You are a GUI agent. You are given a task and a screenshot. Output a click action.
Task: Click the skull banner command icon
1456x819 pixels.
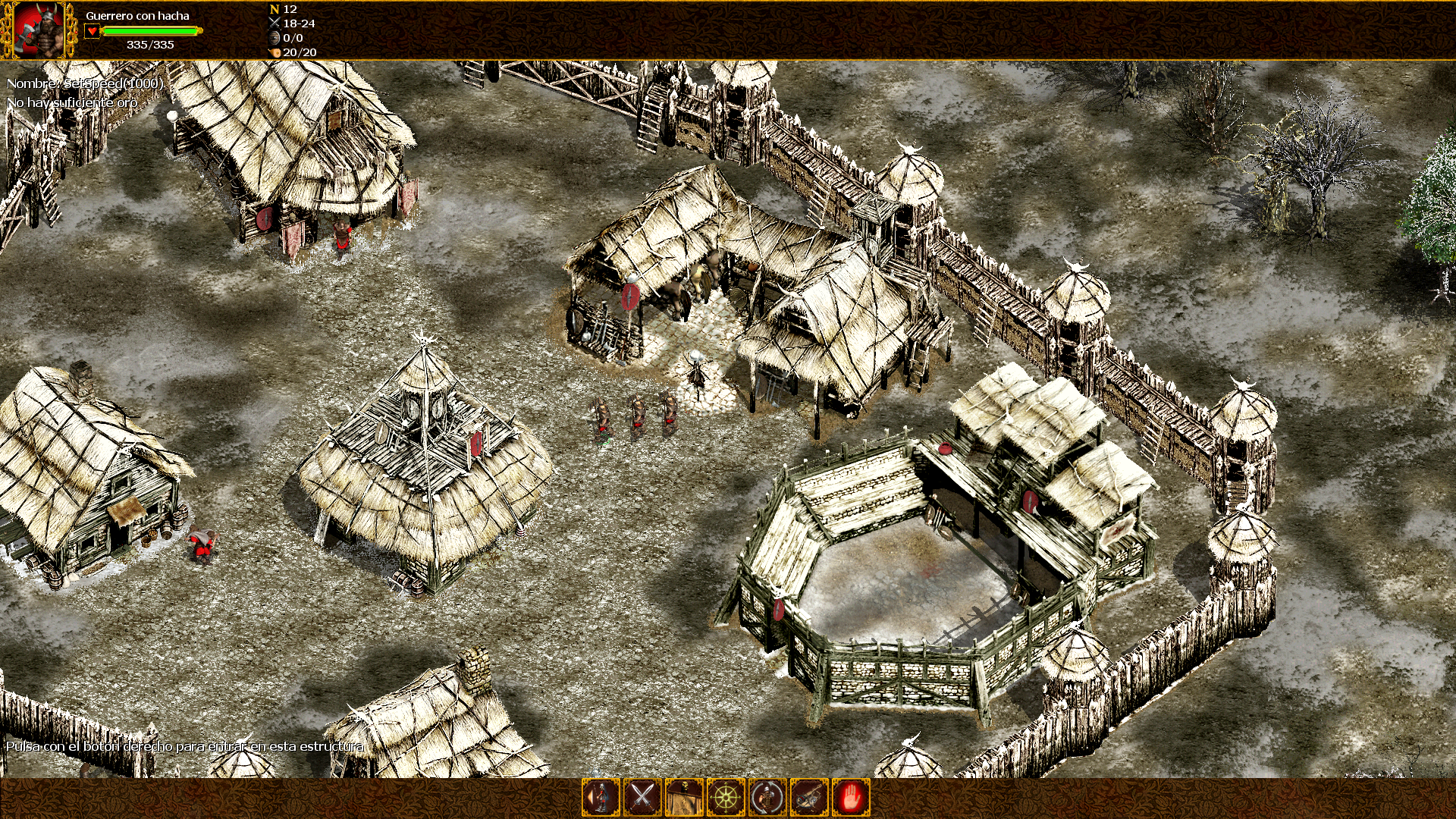pos(684,797)
